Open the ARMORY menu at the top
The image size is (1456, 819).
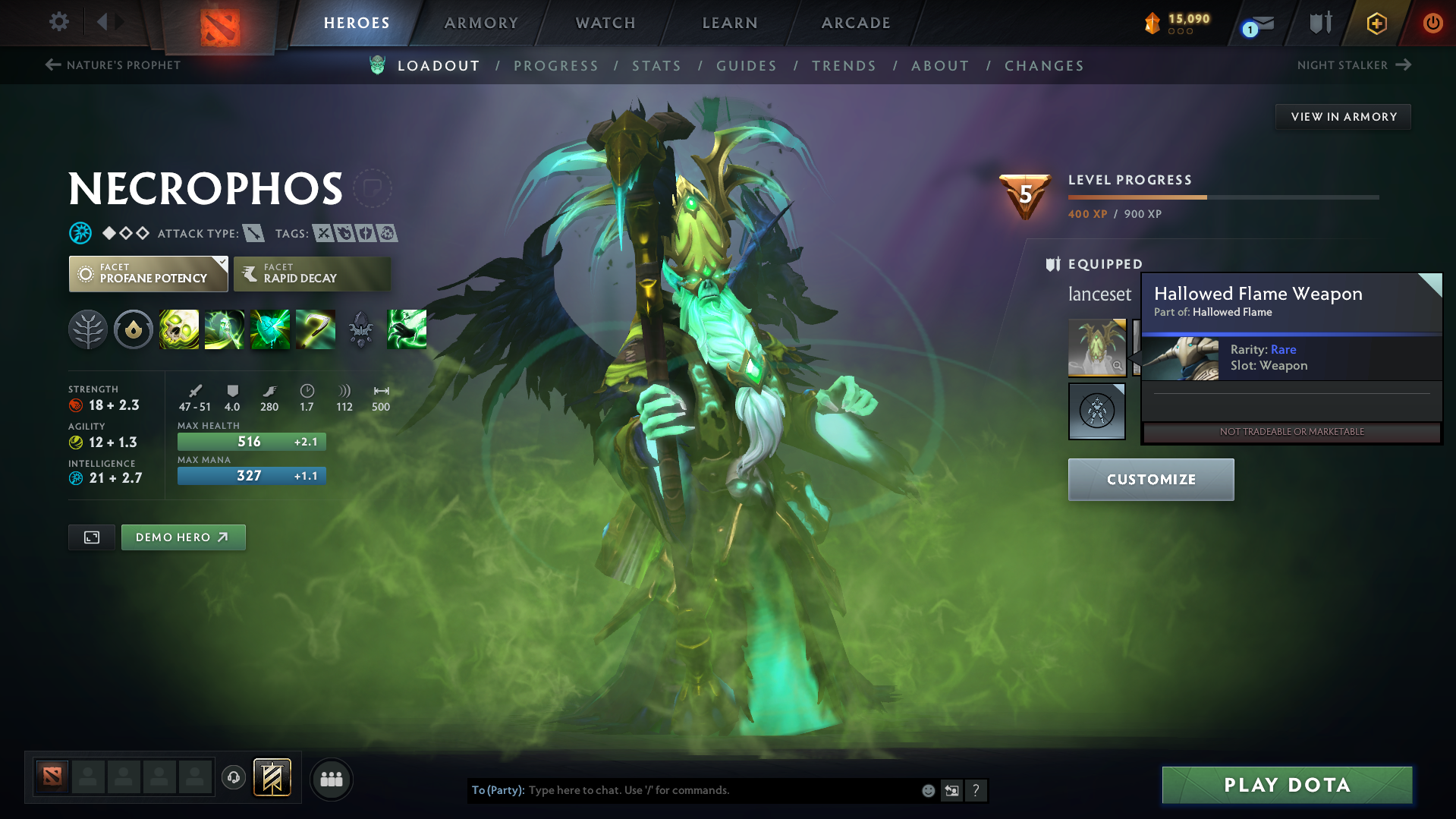pos(482,23)
